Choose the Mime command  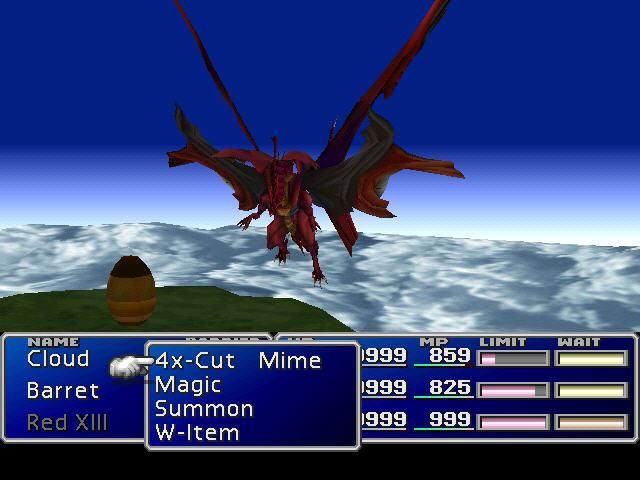pyautogui.click(x=289, y=361)
